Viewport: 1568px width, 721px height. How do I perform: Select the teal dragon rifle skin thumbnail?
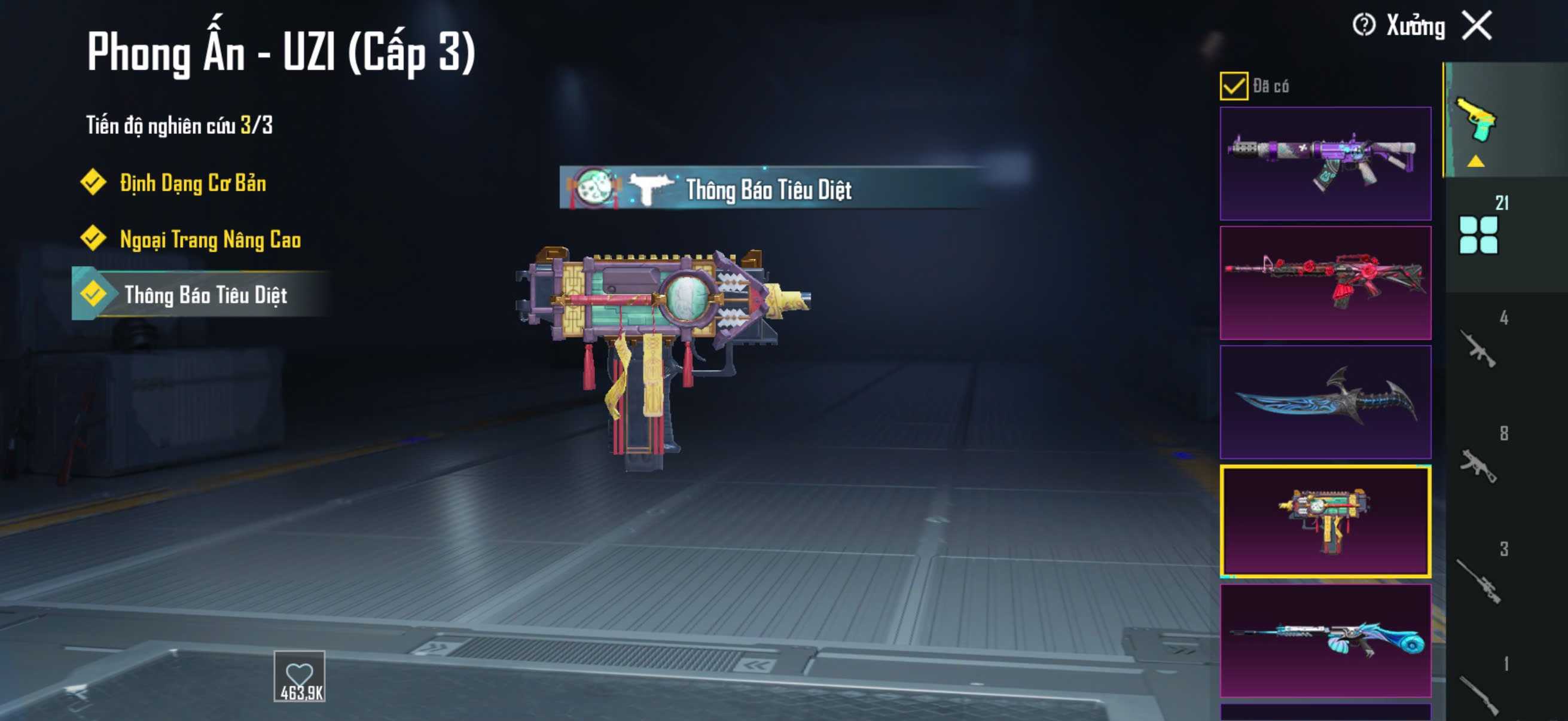pyautogui.click(x=1325, y=640)
